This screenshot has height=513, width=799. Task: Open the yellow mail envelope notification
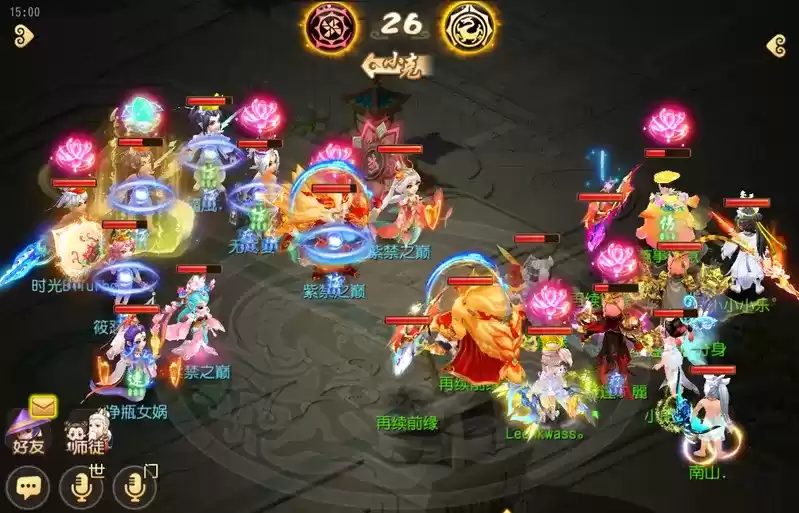pos(43,406)
